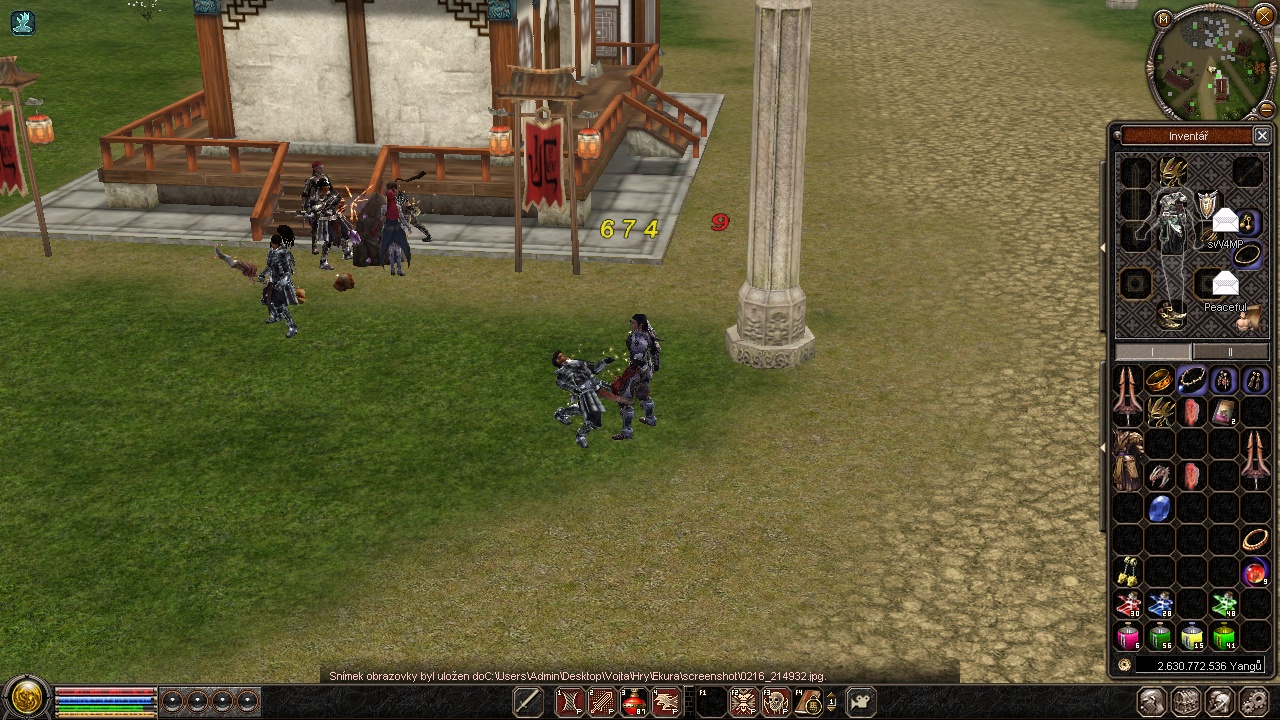Click the active buff icon at top left
Viewport: 1280px width, 720px height.
tap(22, 22)
